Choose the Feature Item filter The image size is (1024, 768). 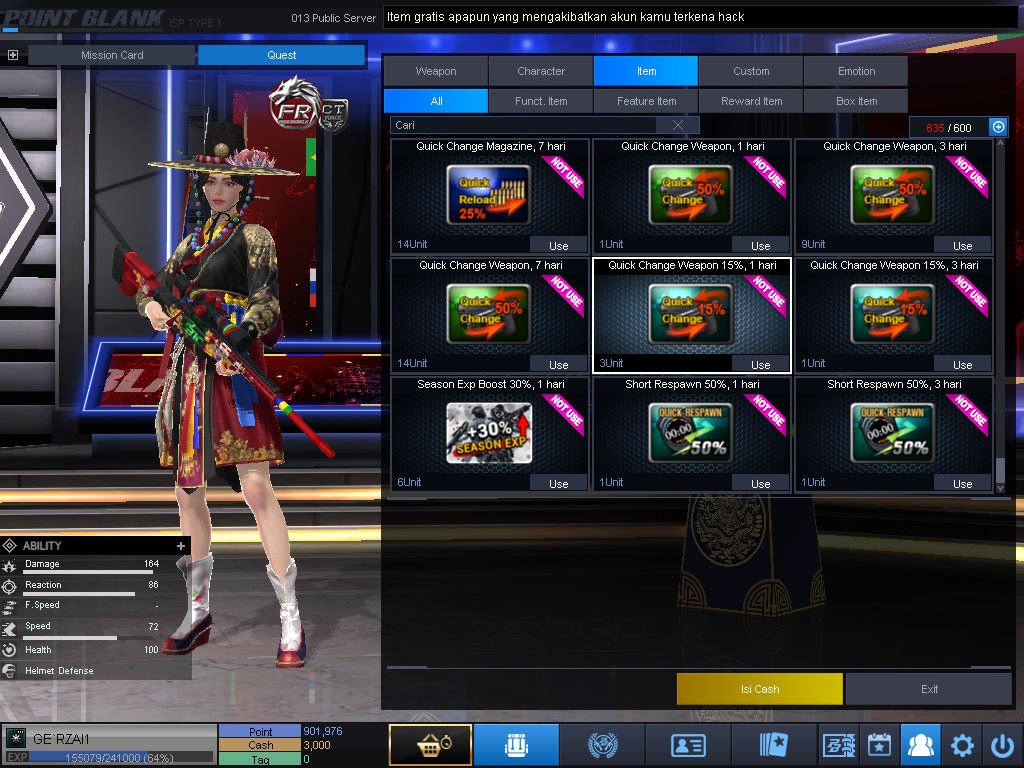point(646,101)
